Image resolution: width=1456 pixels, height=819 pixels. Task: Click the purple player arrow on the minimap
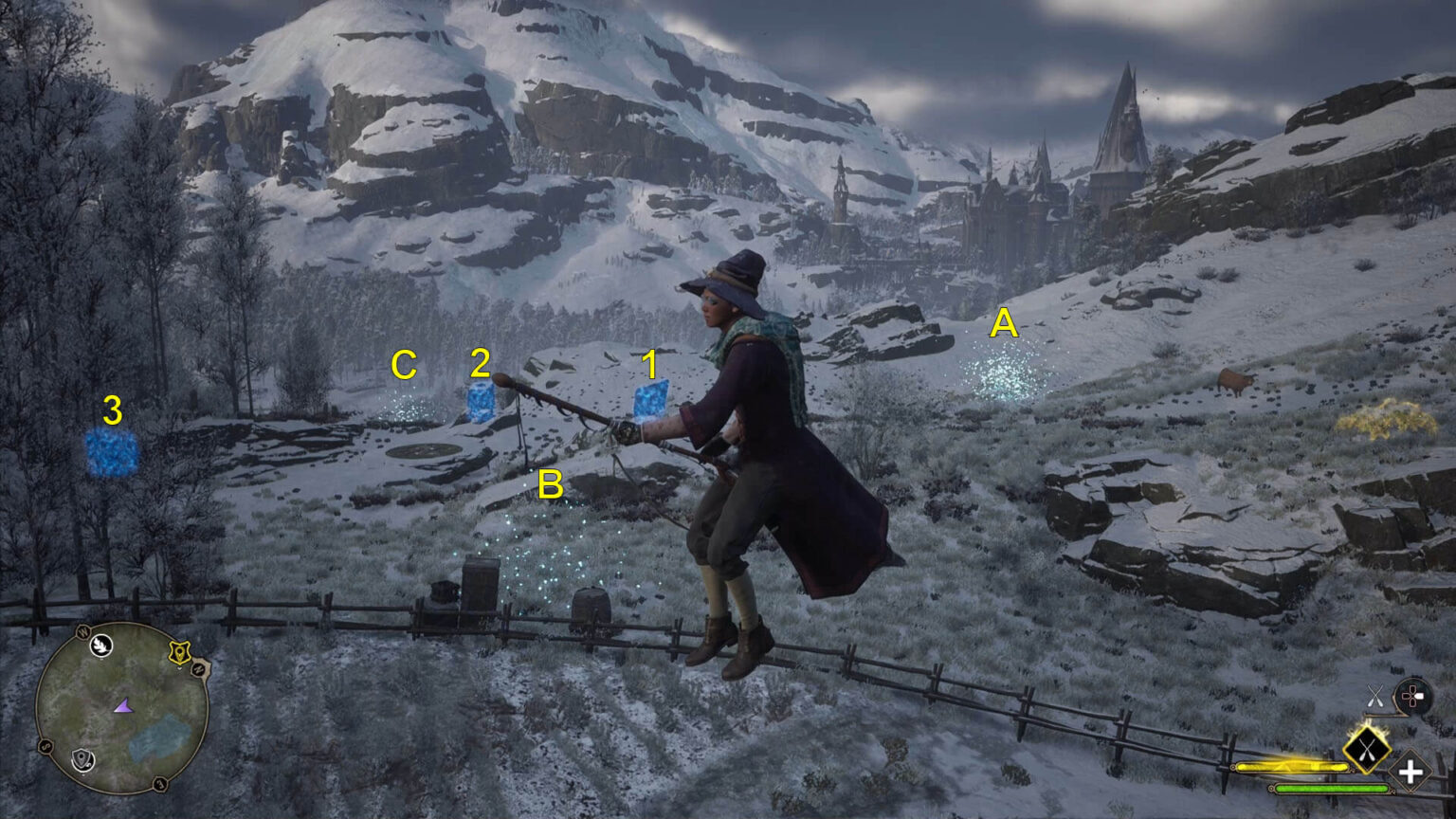[125, 706]
